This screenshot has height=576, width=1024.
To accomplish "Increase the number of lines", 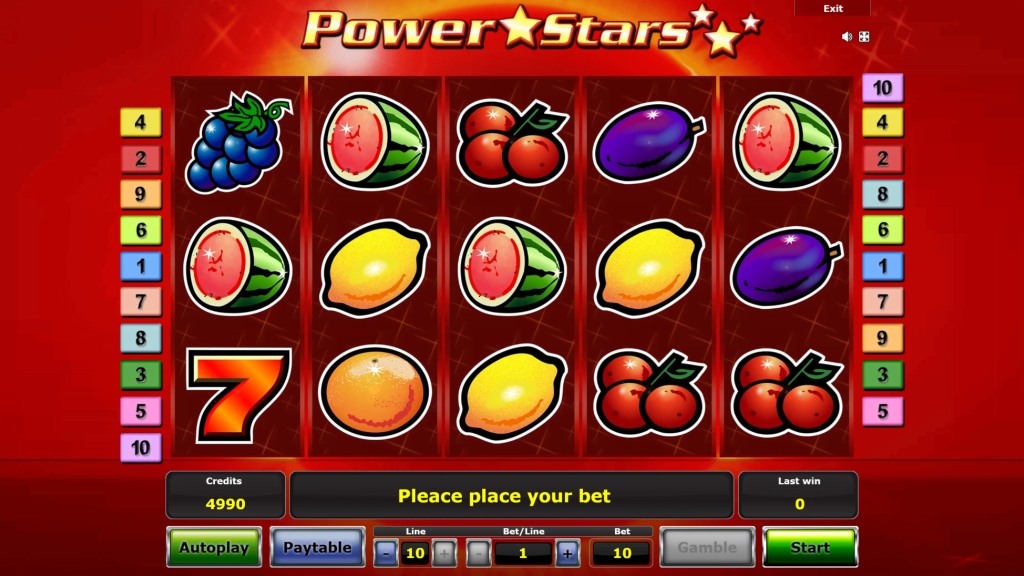I will (x=444, y=552).
